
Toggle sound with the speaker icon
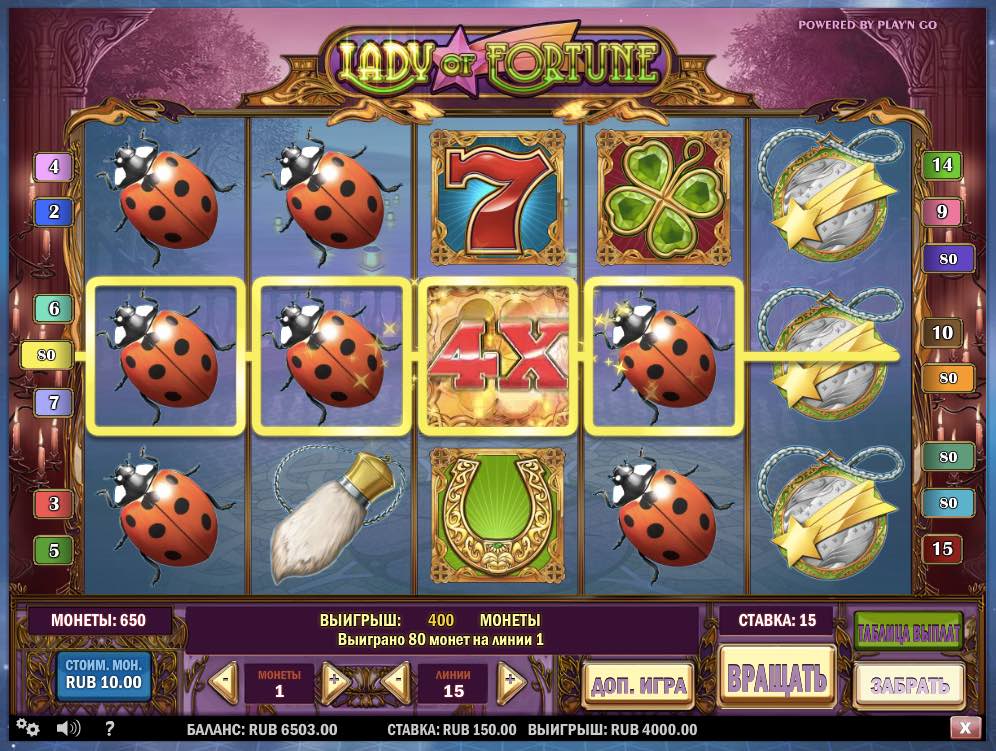point(68,728)
